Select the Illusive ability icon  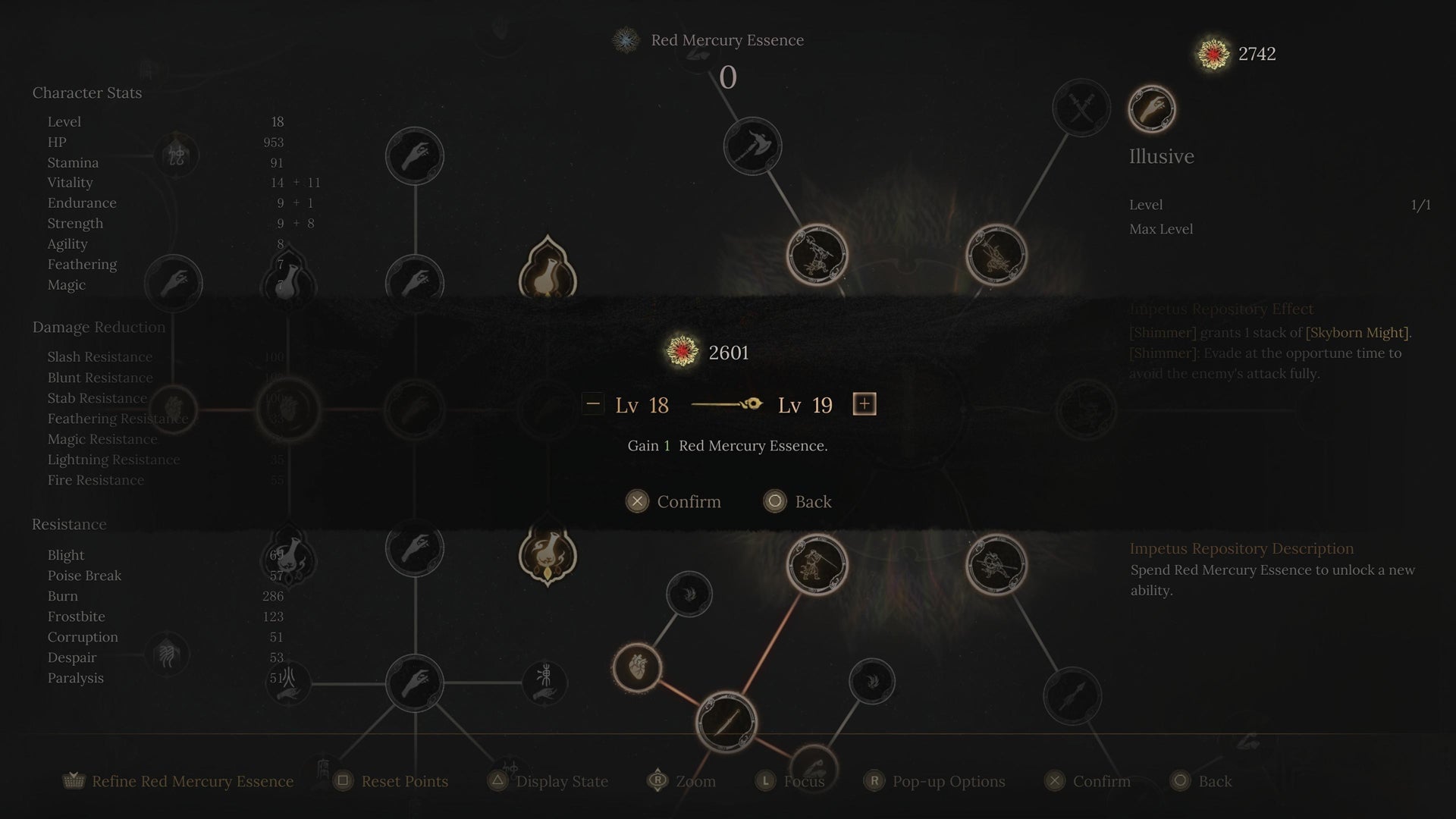pos(1151,108)
